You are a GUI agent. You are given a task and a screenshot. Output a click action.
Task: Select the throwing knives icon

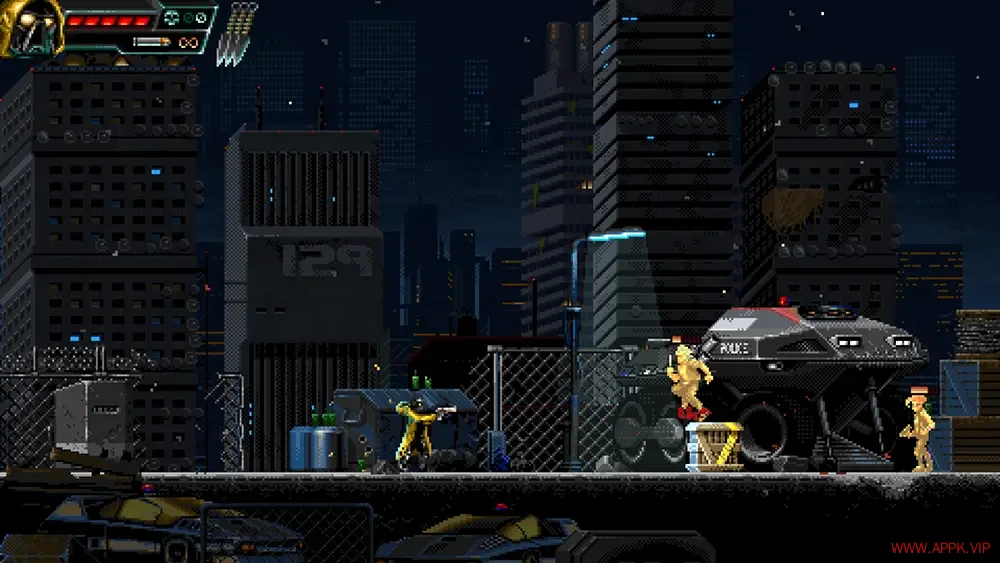click(x=238, y=33)
